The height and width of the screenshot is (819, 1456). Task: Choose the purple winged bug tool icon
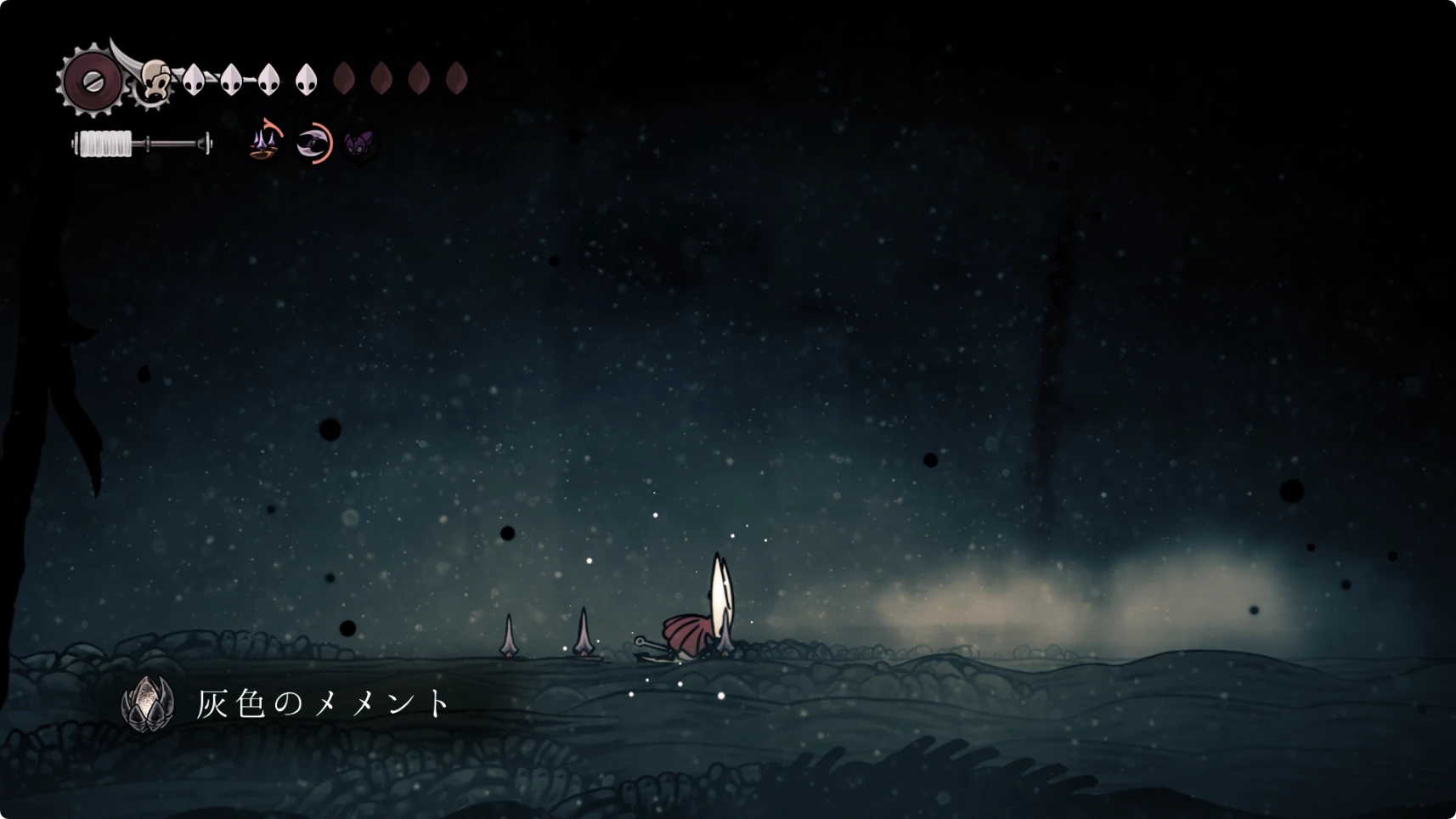[x=360, y=144]
